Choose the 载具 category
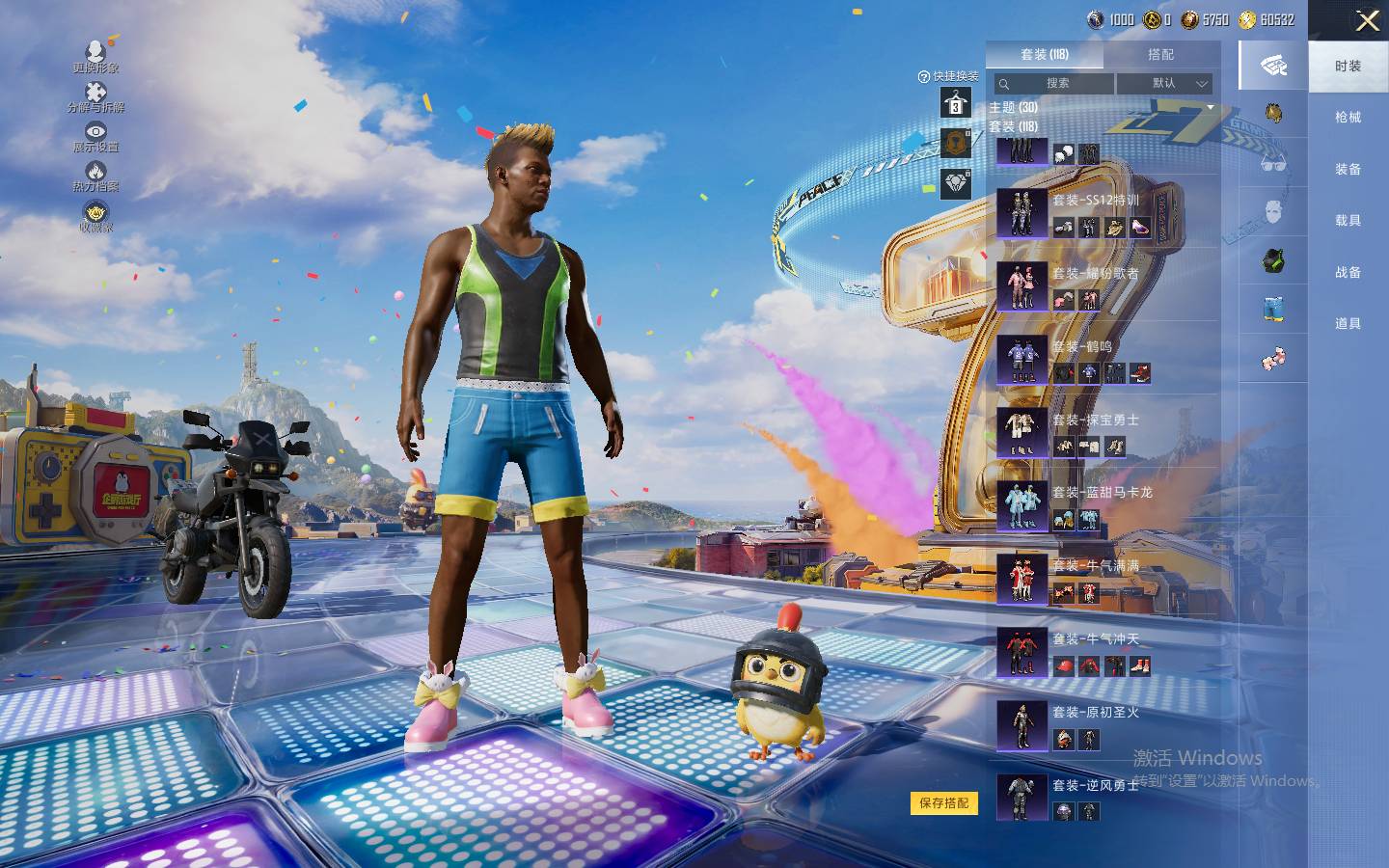1389x868 pixels. (1348, 221)
